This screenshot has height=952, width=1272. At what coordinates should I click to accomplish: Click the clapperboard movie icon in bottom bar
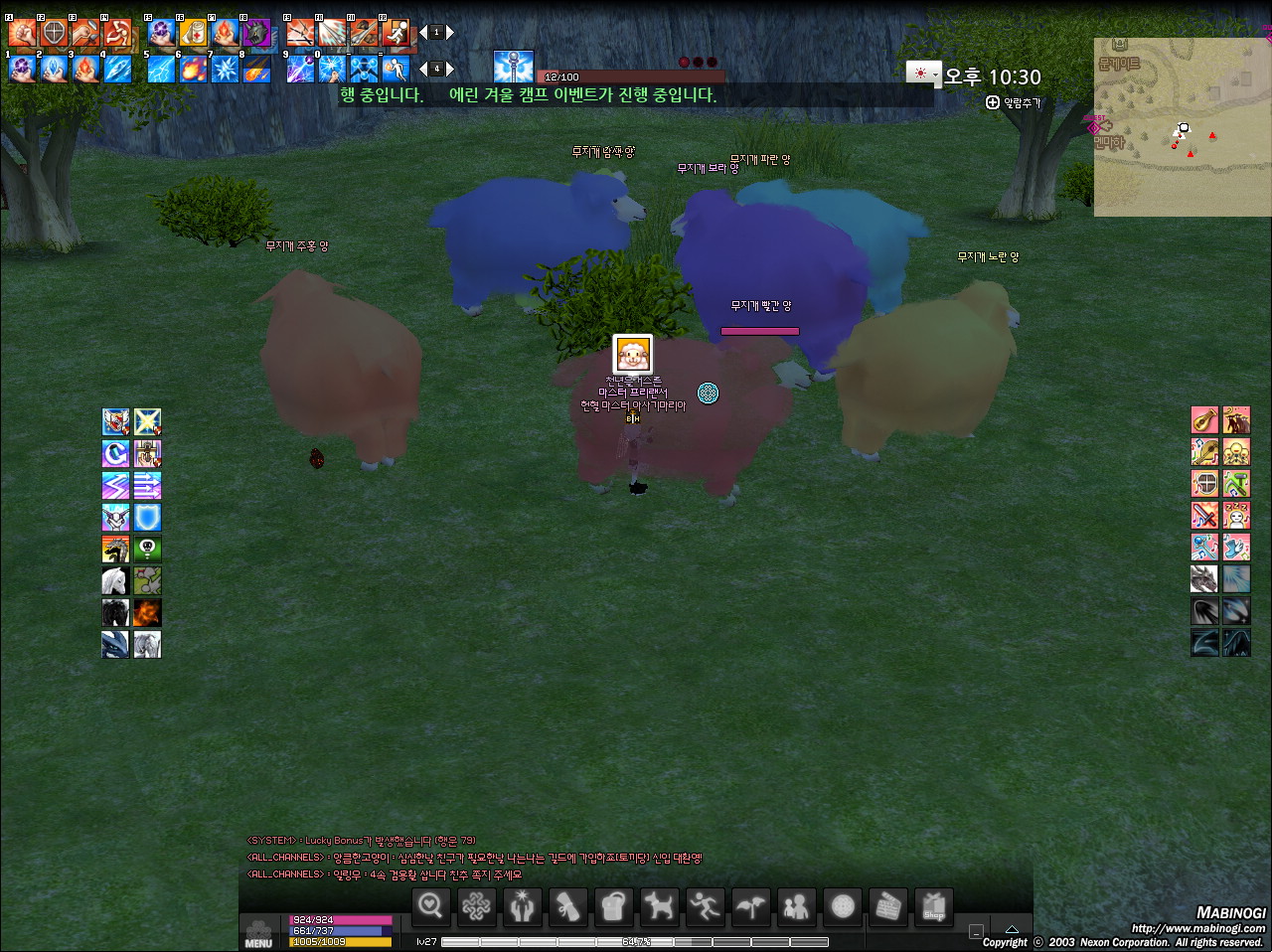point(887,906)
